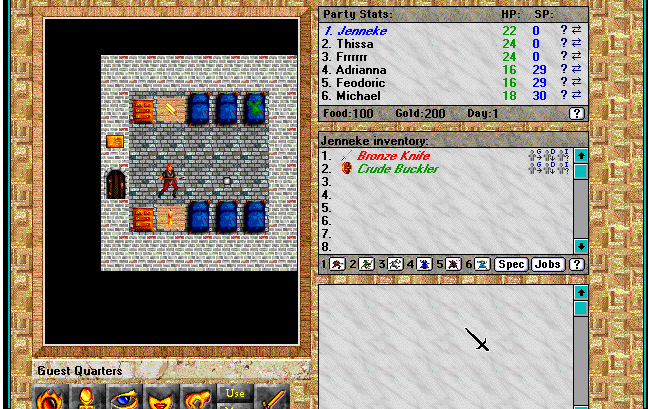Click the swap arrows next to Thissa

576,44
